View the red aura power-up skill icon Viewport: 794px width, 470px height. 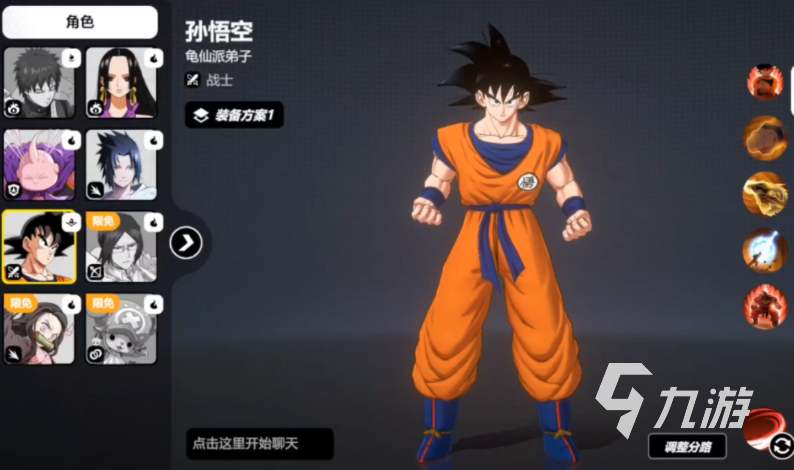click(764, 306)
